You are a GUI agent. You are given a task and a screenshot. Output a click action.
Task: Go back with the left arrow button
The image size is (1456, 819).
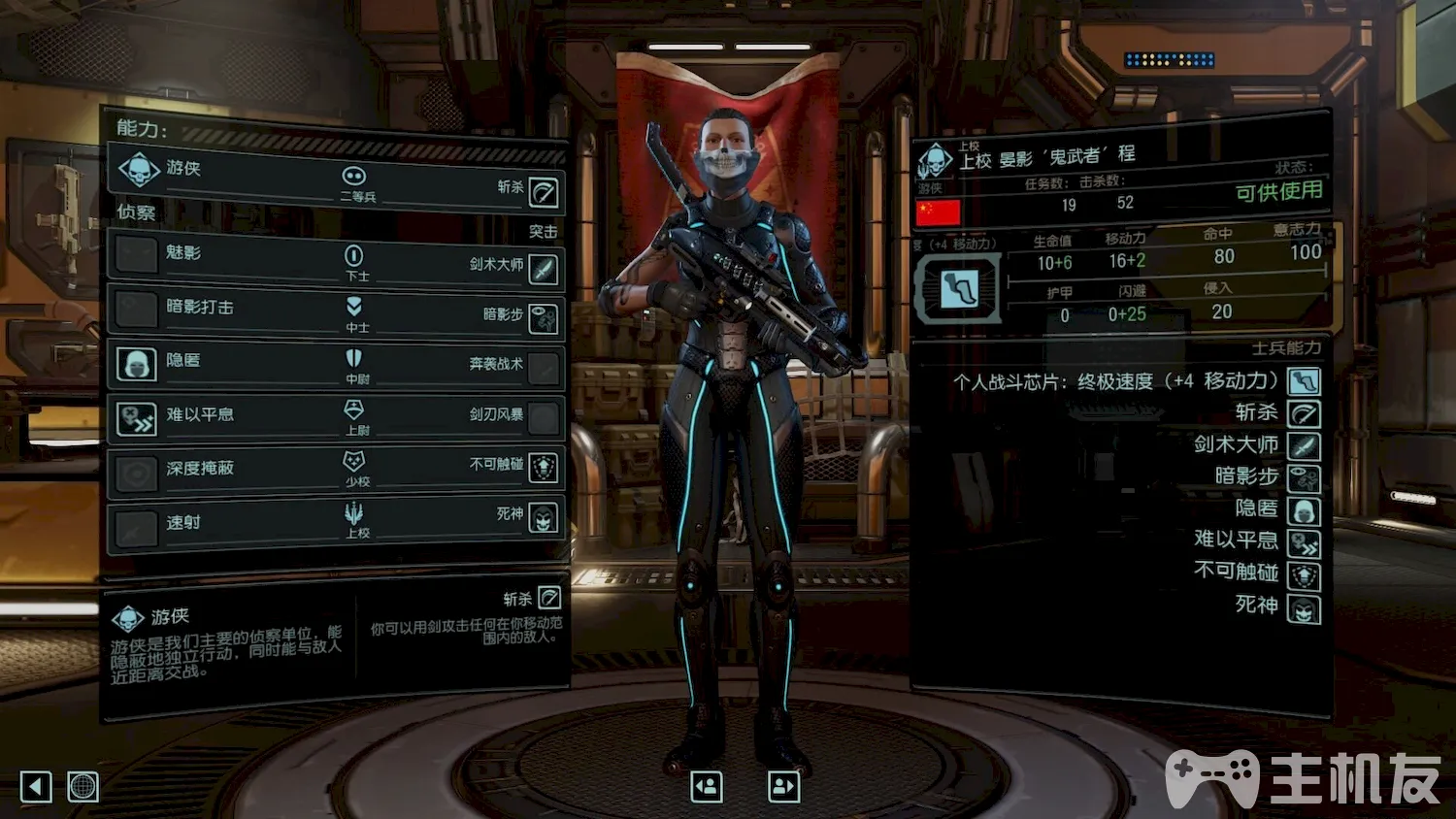tap(36, 786)
